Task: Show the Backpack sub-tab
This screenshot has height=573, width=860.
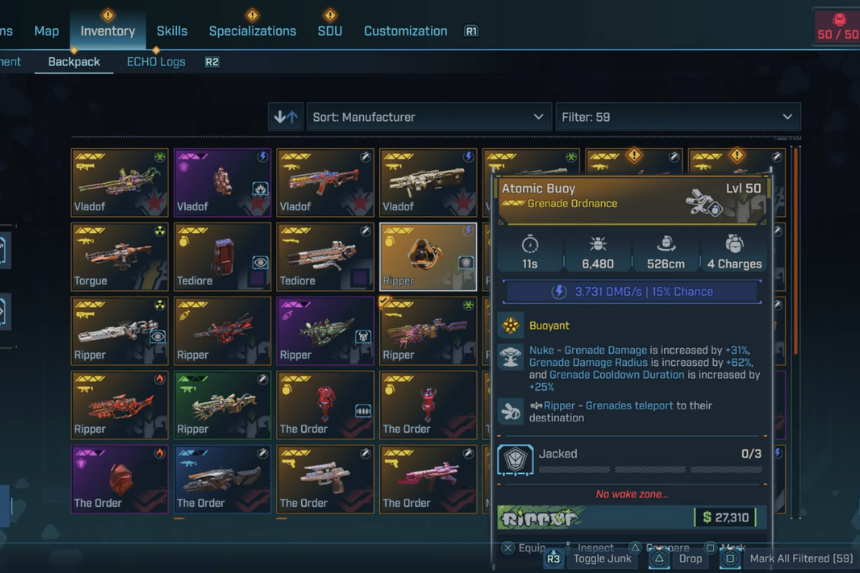Action: tap(74, 62)
